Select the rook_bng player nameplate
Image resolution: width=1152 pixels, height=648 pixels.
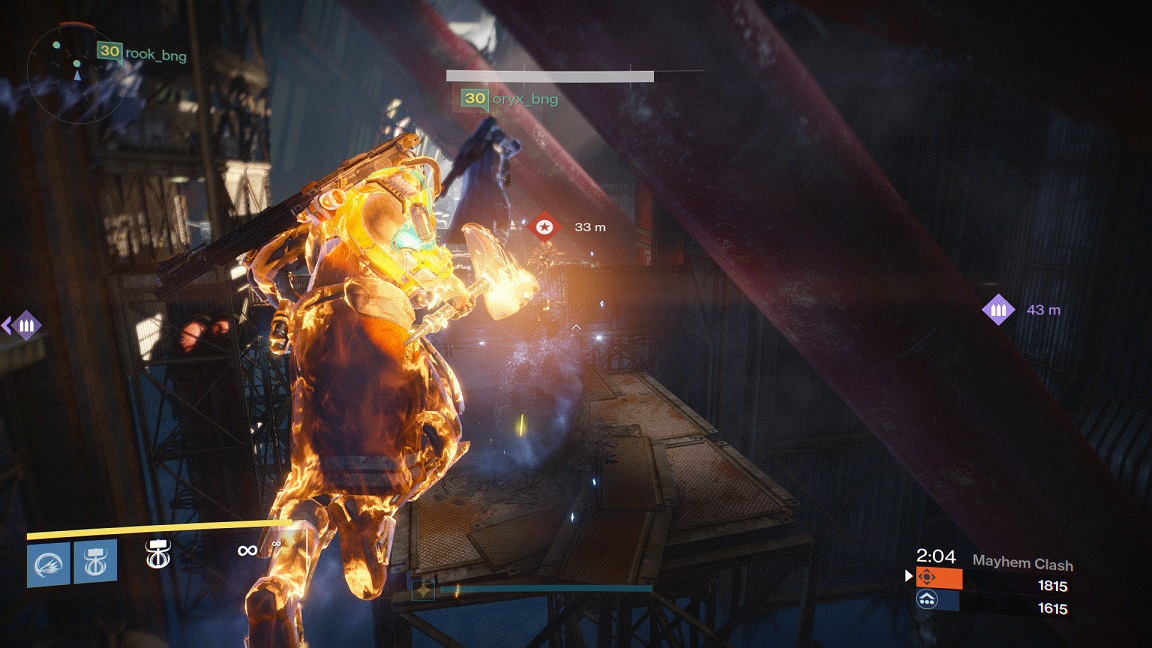coord(142,52)
